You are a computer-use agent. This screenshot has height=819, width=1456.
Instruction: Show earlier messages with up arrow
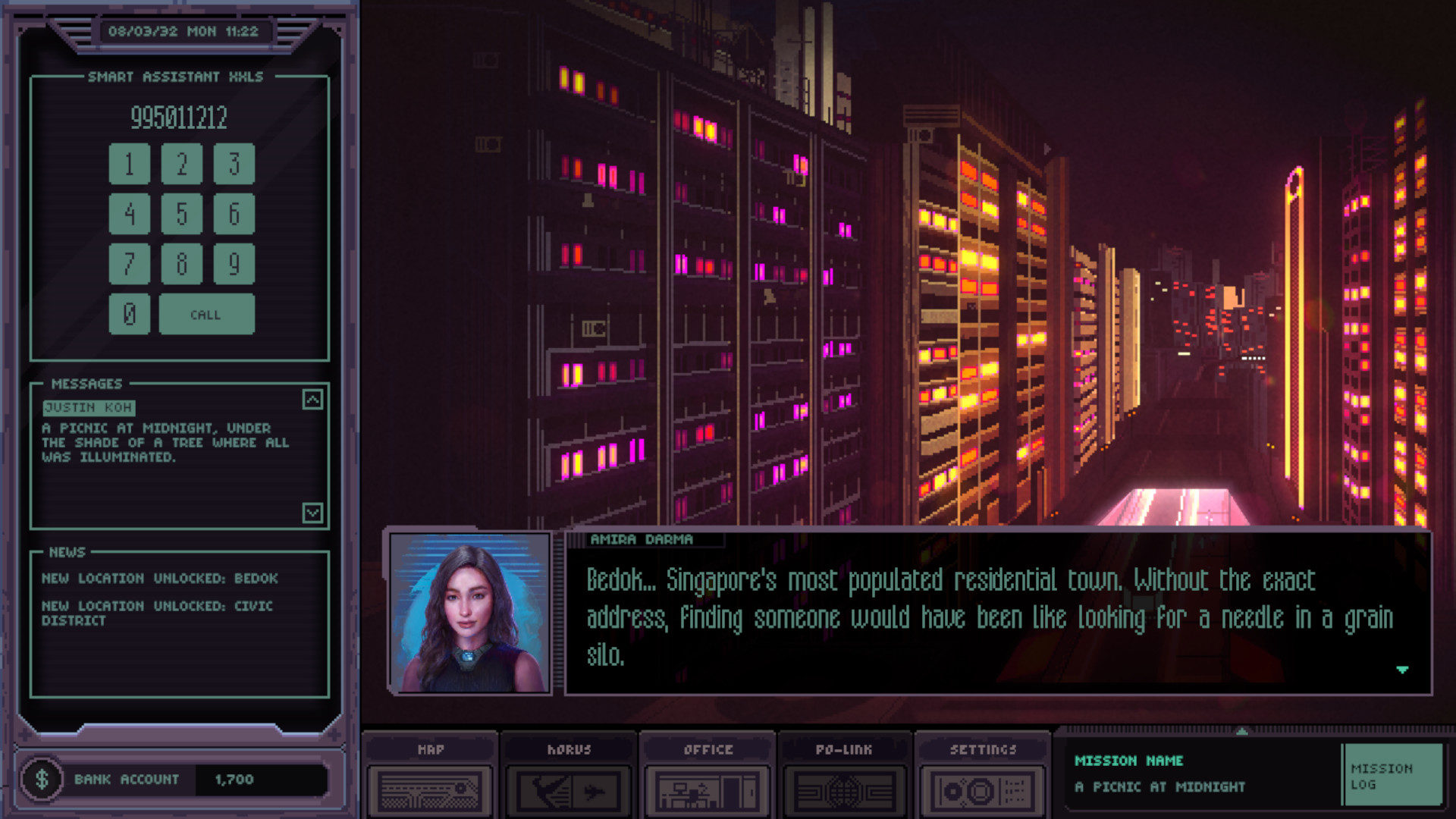(312, 400)
